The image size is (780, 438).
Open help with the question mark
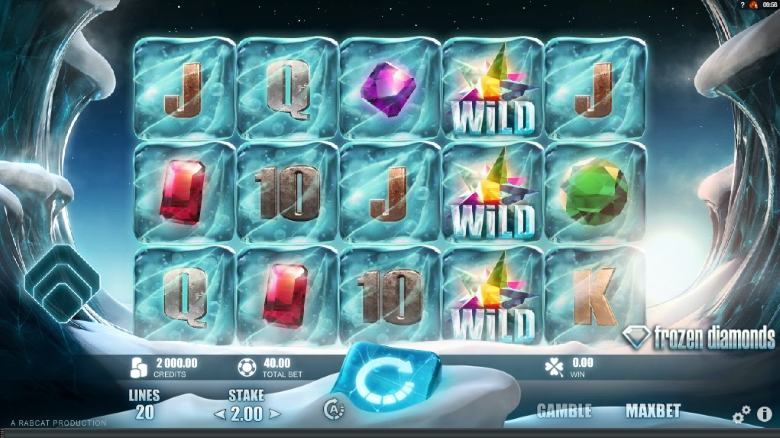pos(742,5)
